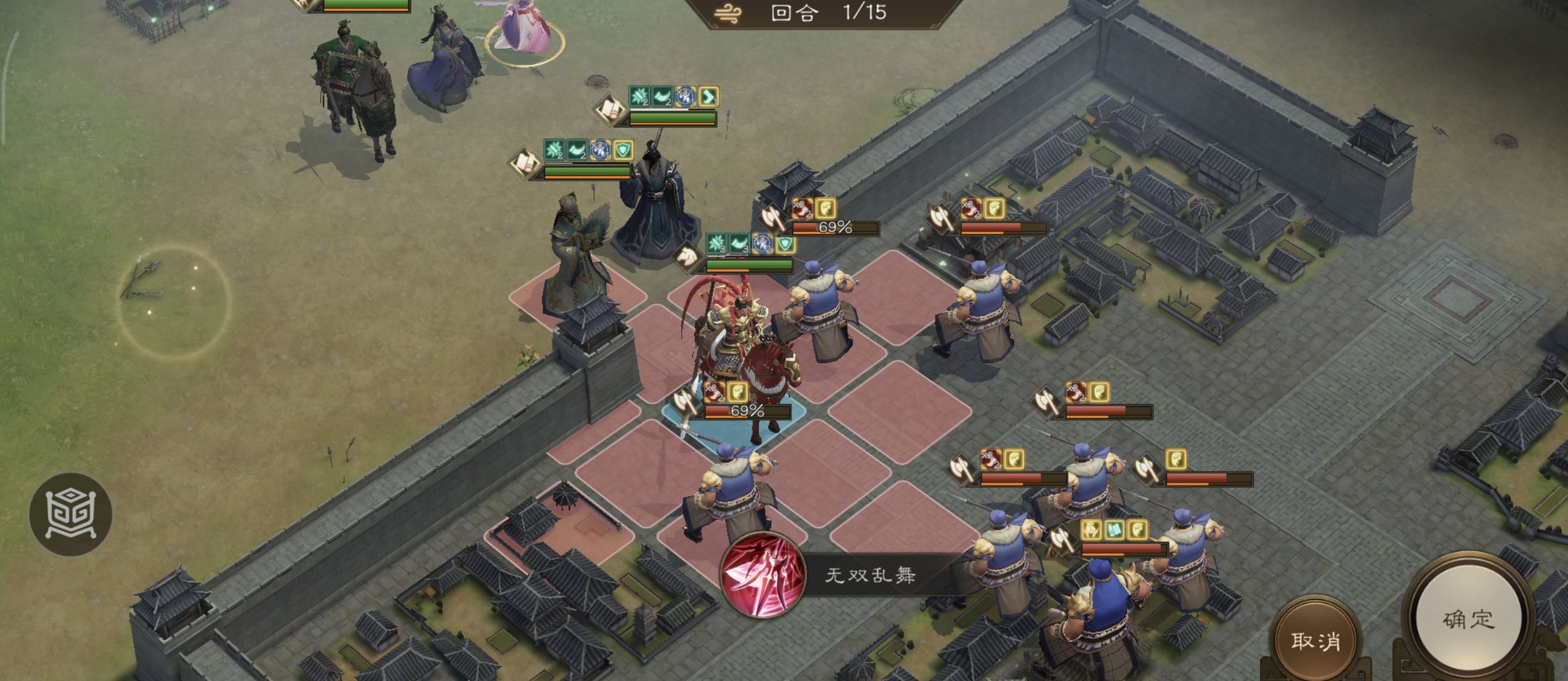Screen dimensions: 1568x681
Task: Select the 无双乱舞 skill icon
Action: tap(762, 575)
